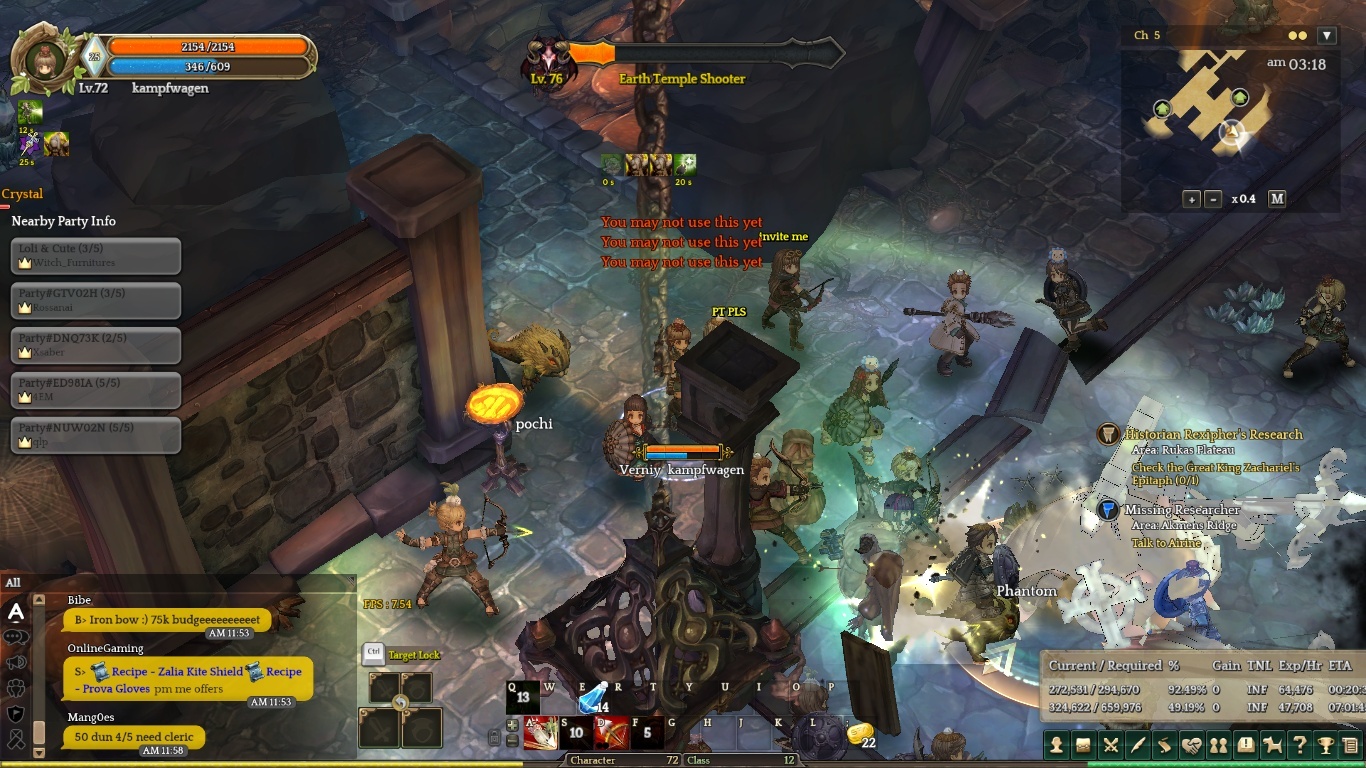This screenshot has width=1366, height=768.
Task: Select the Party#DNQ73K party entry
Action: [x=96, y=345]
